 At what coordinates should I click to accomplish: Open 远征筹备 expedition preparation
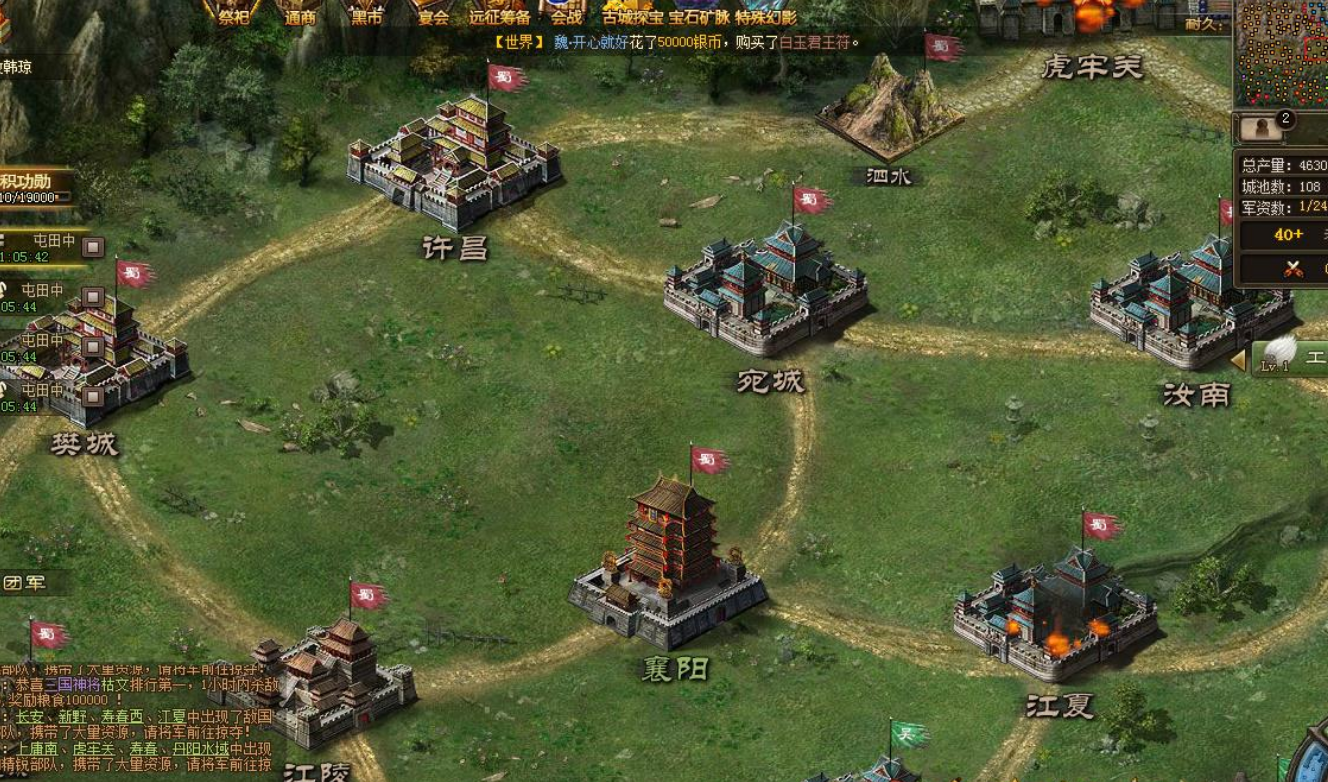tap(499, 14)
